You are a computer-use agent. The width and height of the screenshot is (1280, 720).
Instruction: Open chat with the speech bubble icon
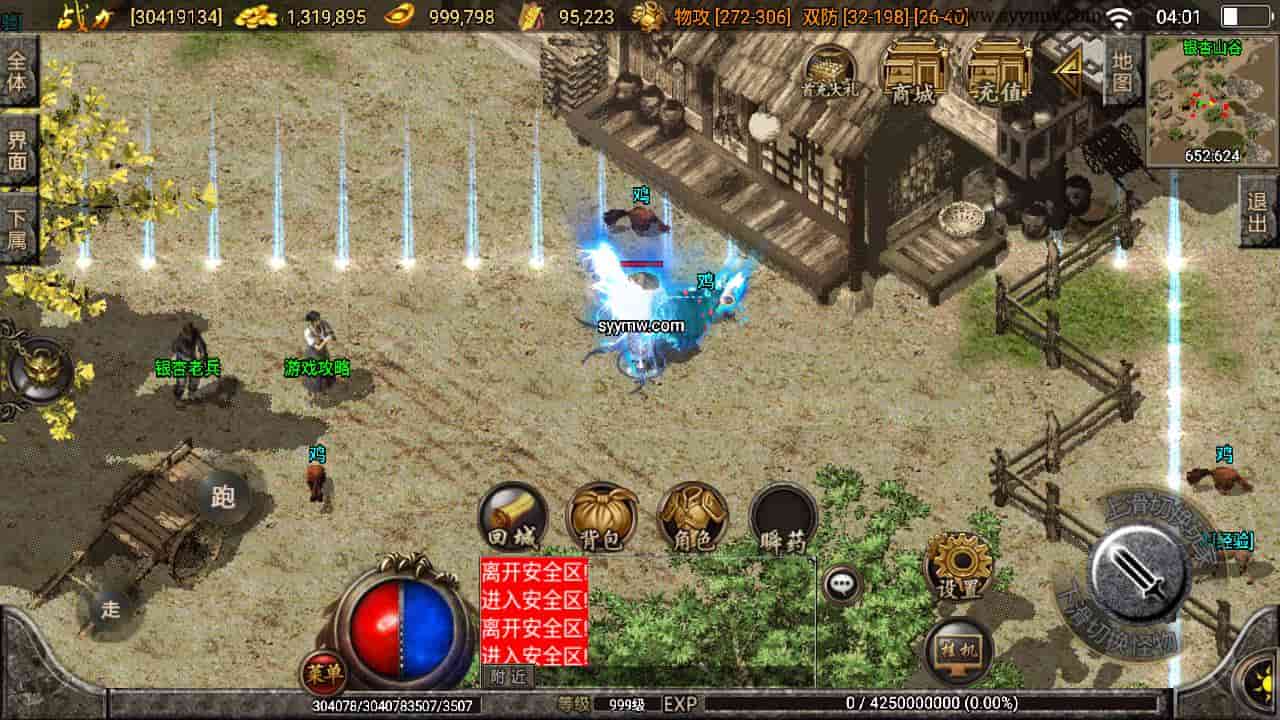840,587
